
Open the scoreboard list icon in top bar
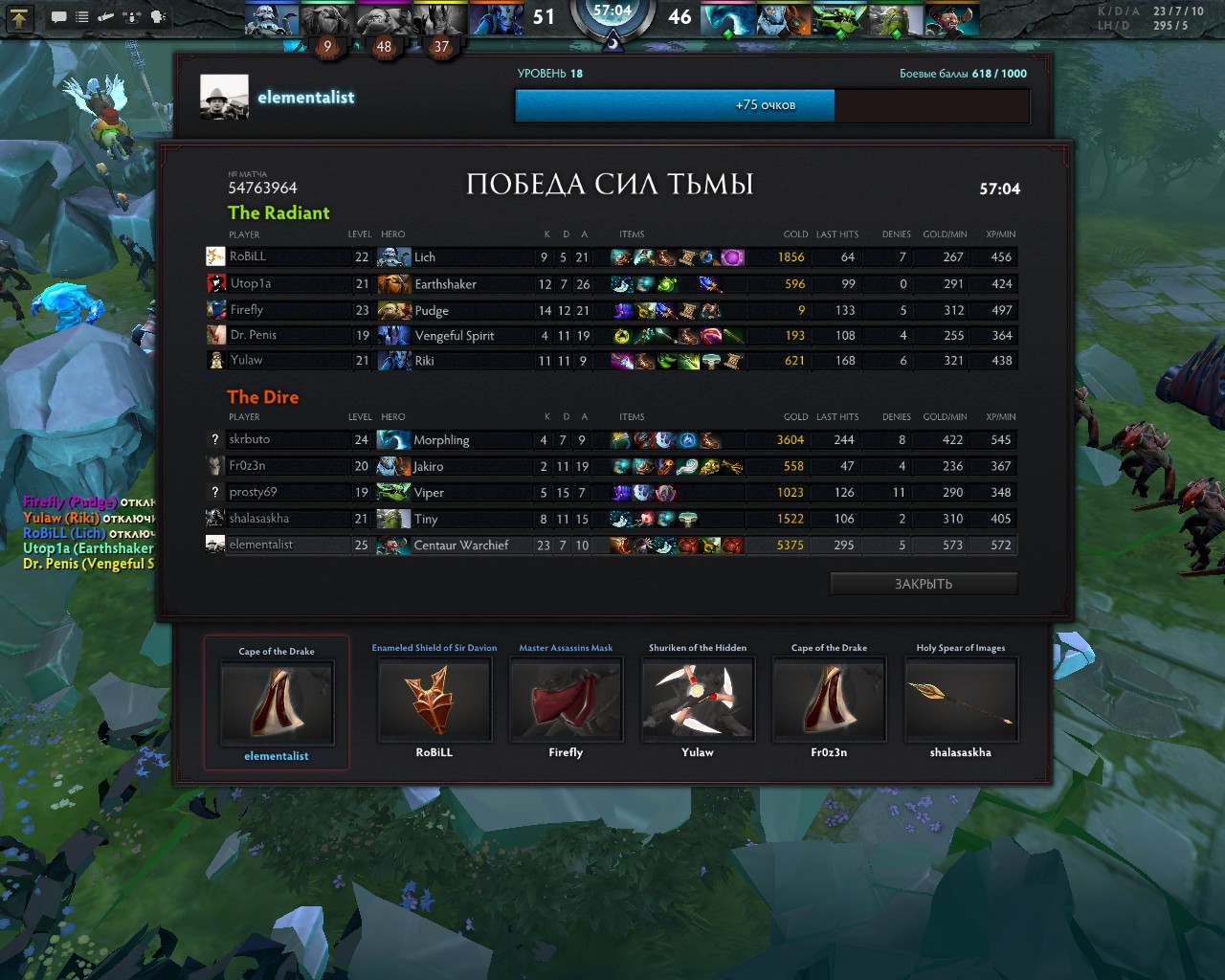point(82,17)
